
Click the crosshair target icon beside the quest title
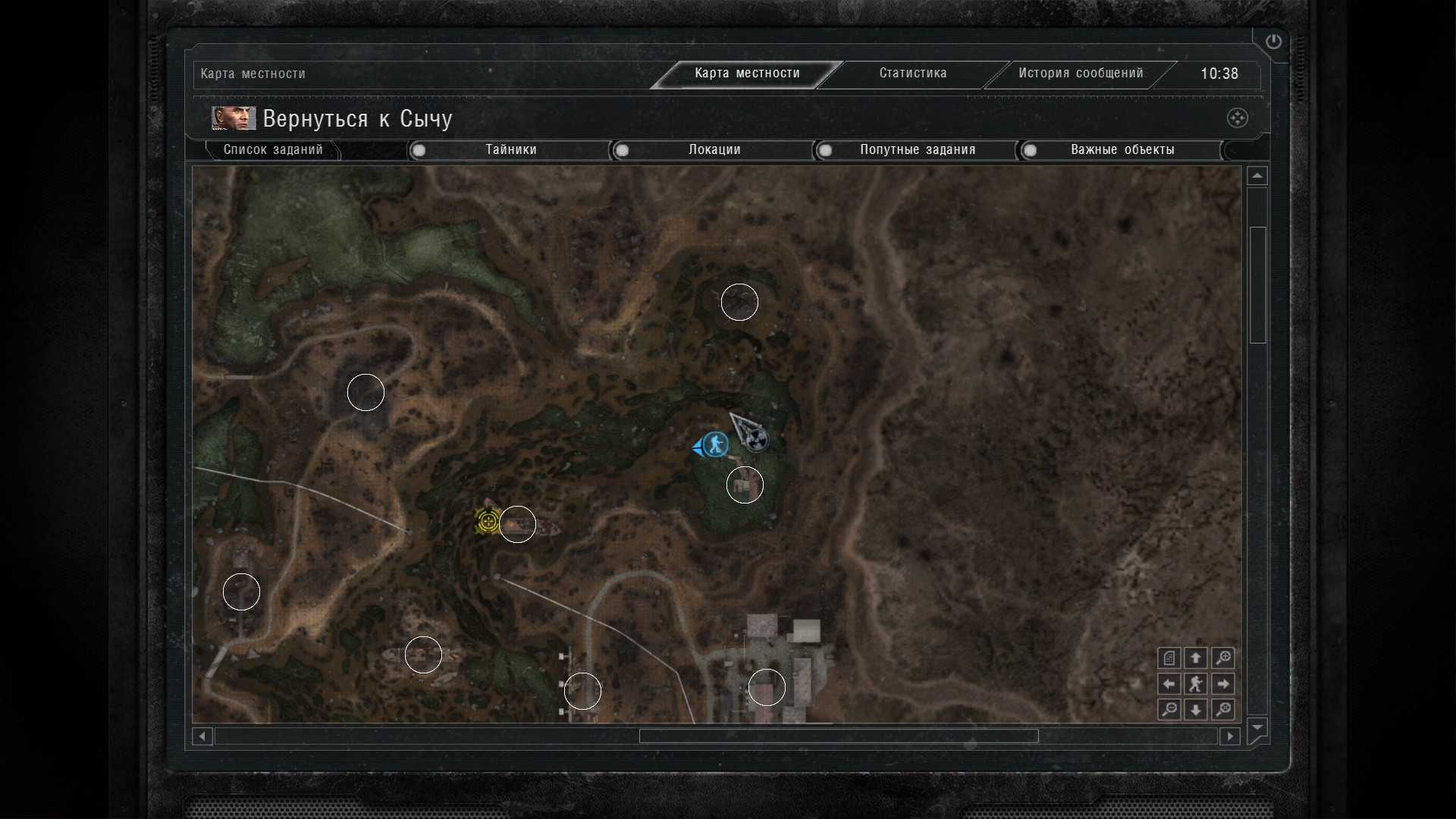point(1237,118)
